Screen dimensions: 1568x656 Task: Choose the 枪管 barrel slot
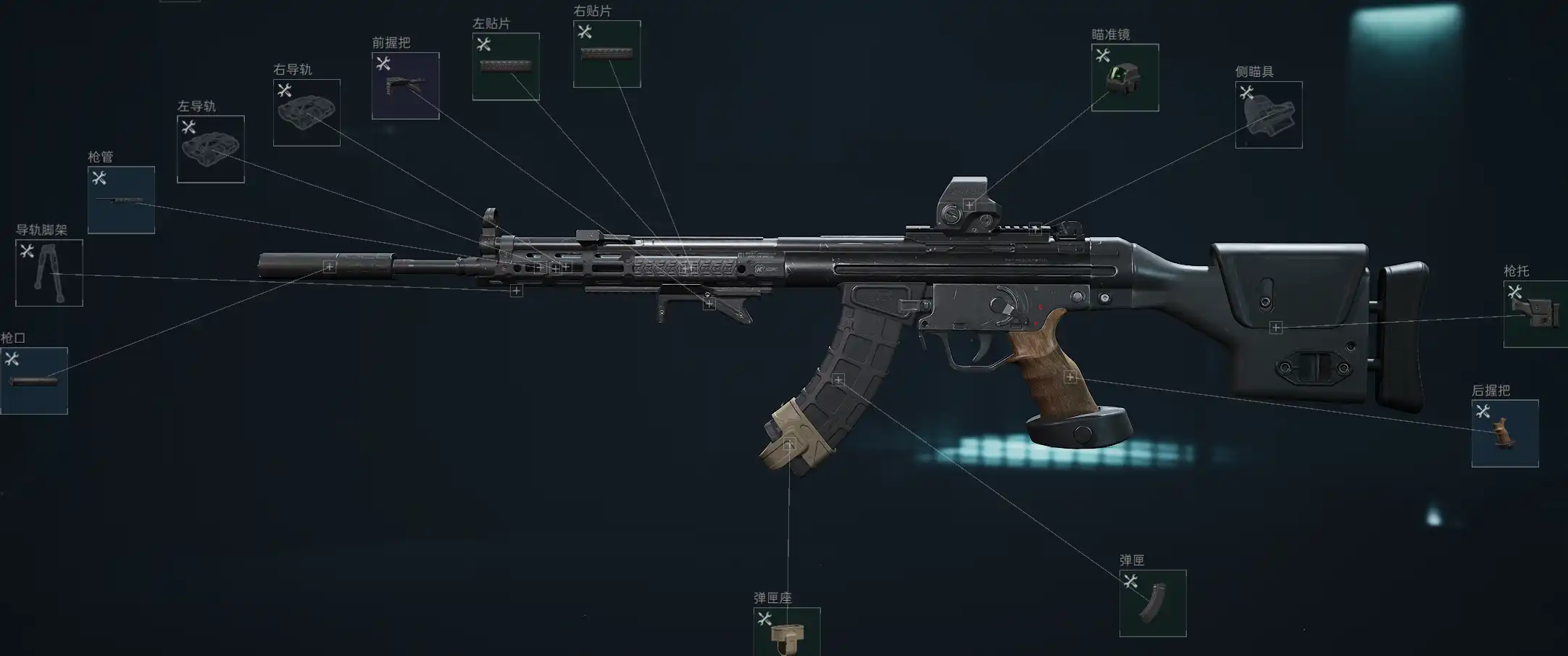point(121,200)
